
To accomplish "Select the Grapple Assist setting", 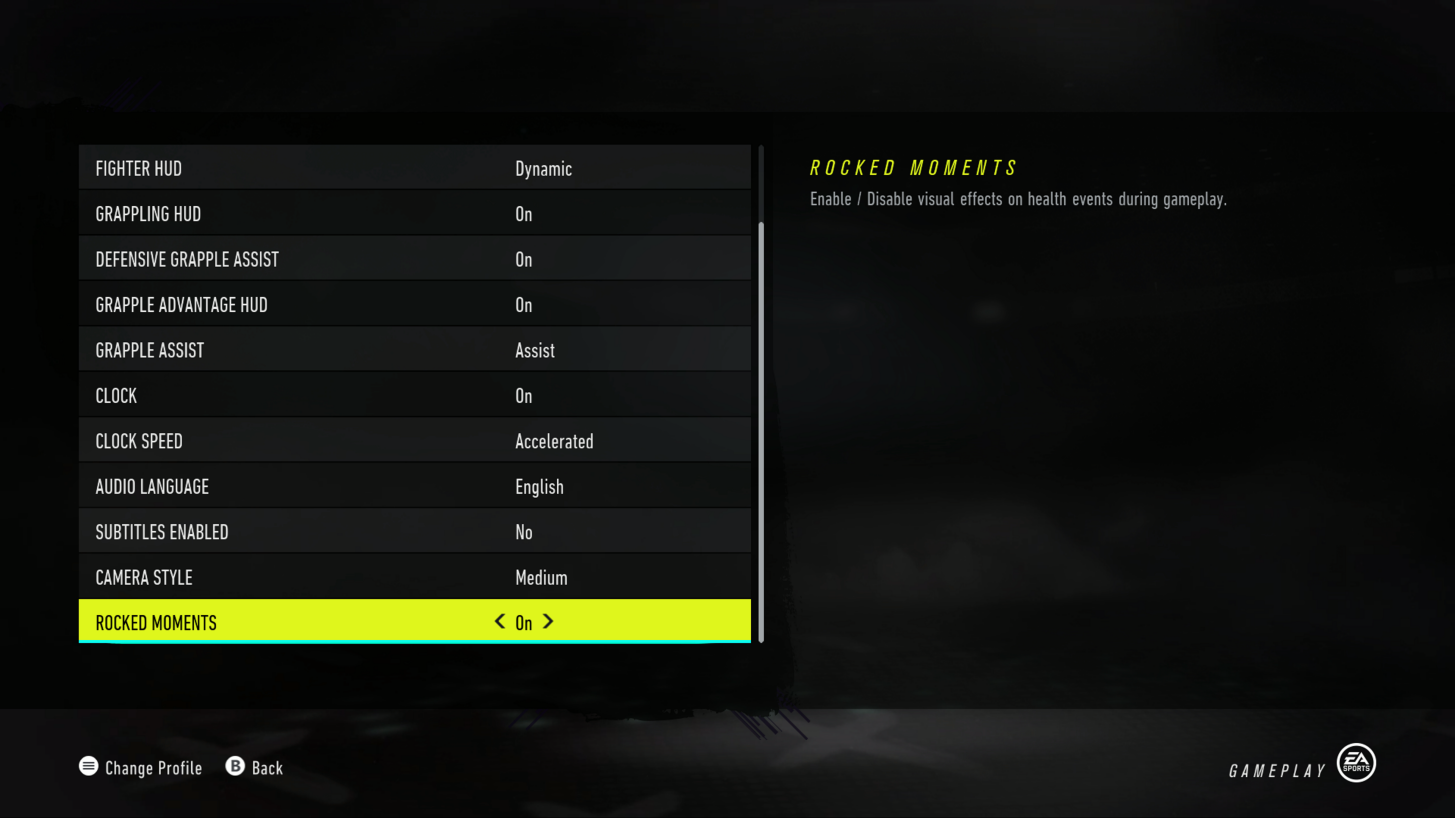I will [x=414, y=350].
